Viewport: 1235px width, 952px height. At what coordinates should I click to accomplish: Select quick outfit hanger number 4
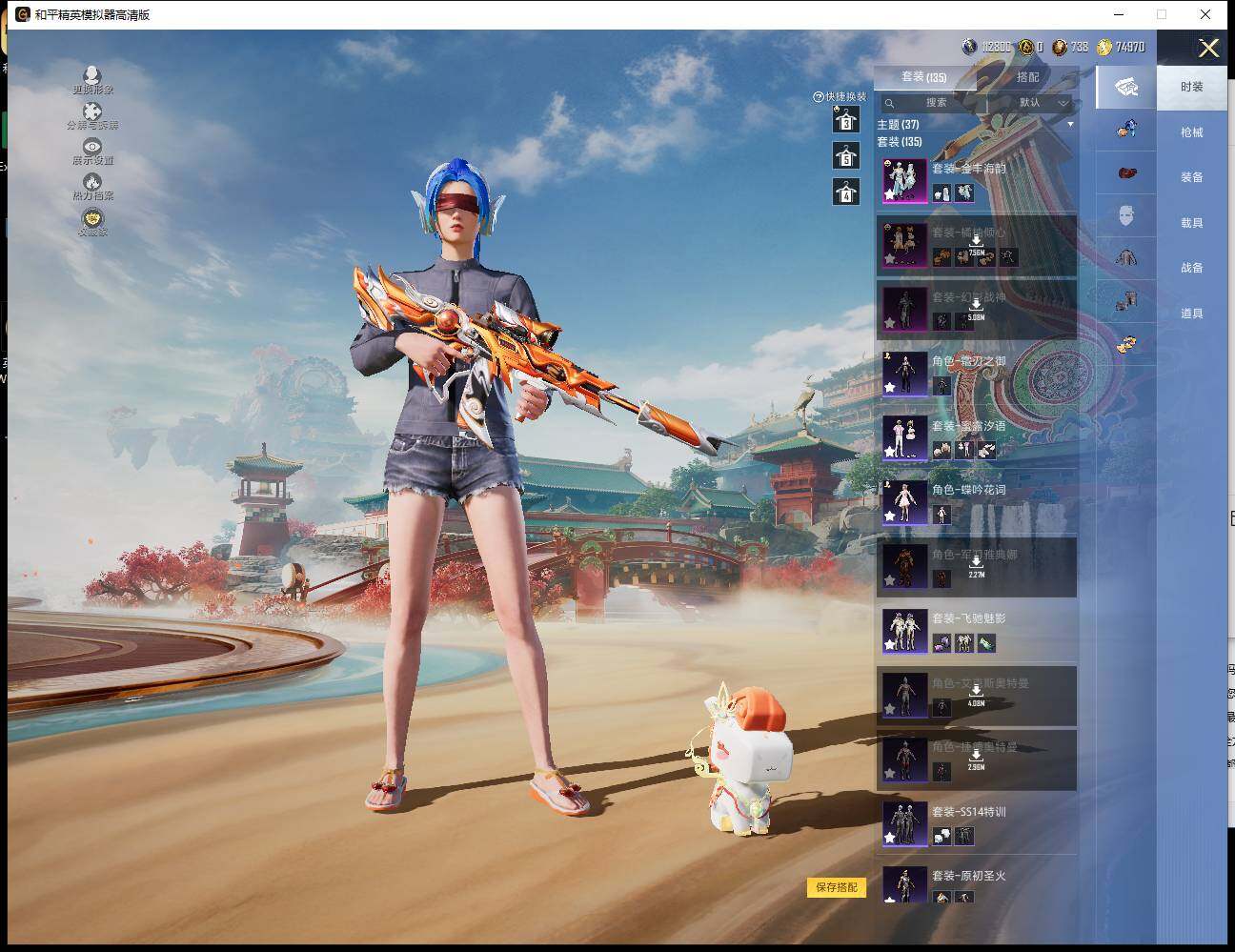pyautogui.click(x=846, y=192)
